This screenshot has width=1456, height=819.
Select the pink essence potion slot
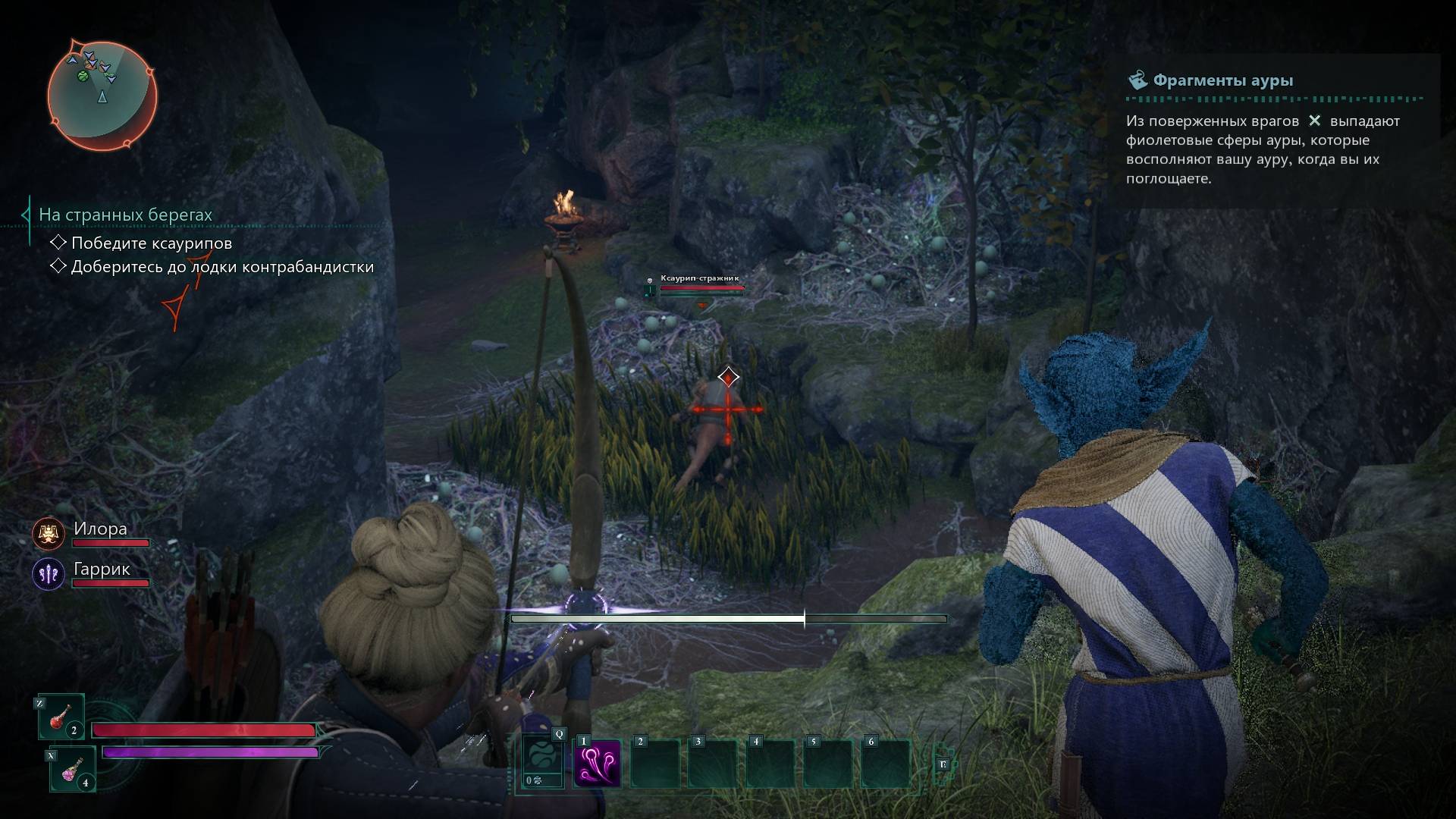(x=73, y=769)
